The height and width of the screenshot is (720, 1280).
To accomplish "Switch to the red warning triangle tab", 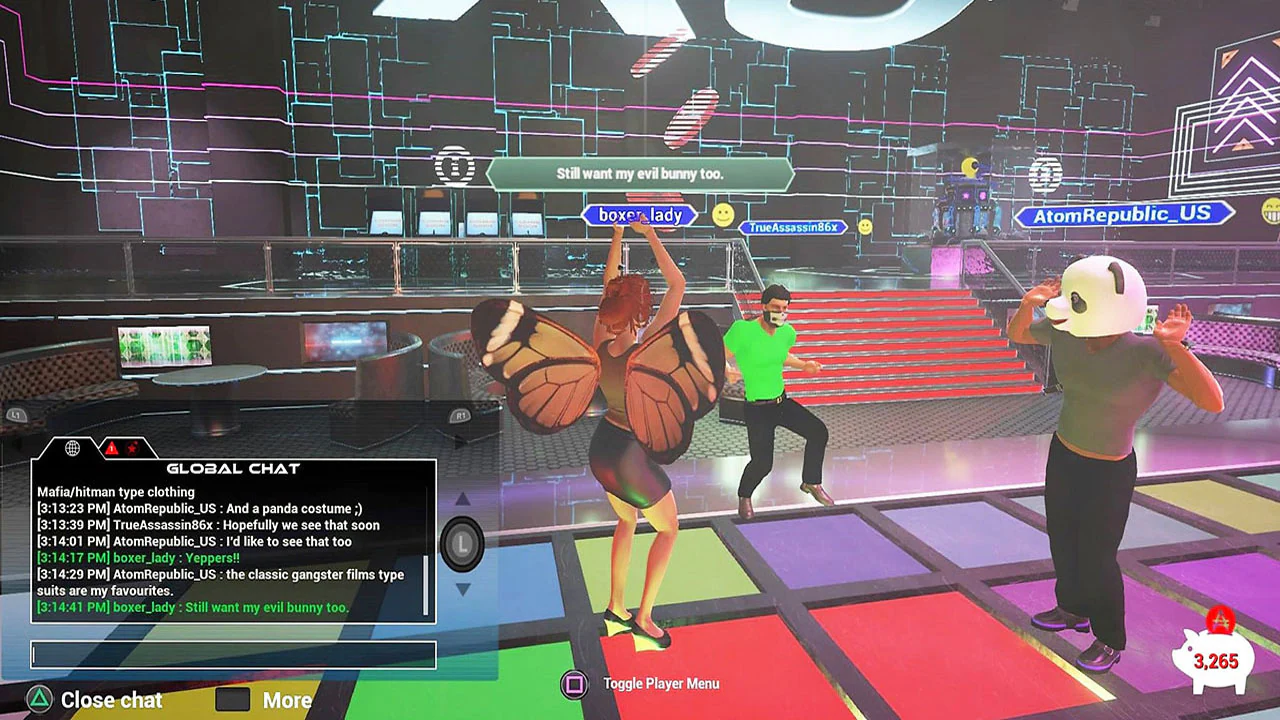I will (x=110, y=449).
